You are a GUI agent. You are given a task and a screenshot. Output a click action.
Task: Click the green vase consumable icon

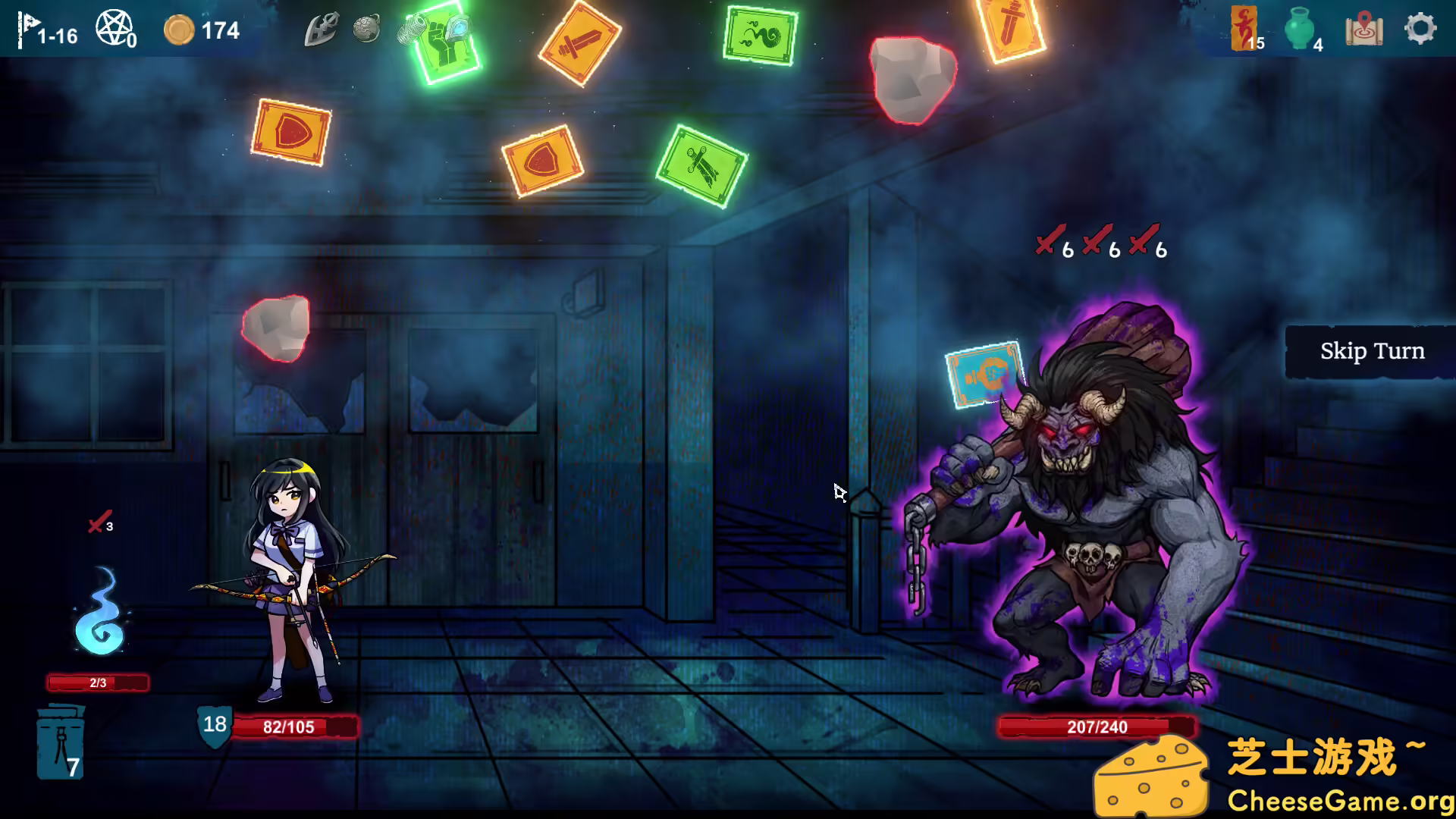click(1300, 28)
